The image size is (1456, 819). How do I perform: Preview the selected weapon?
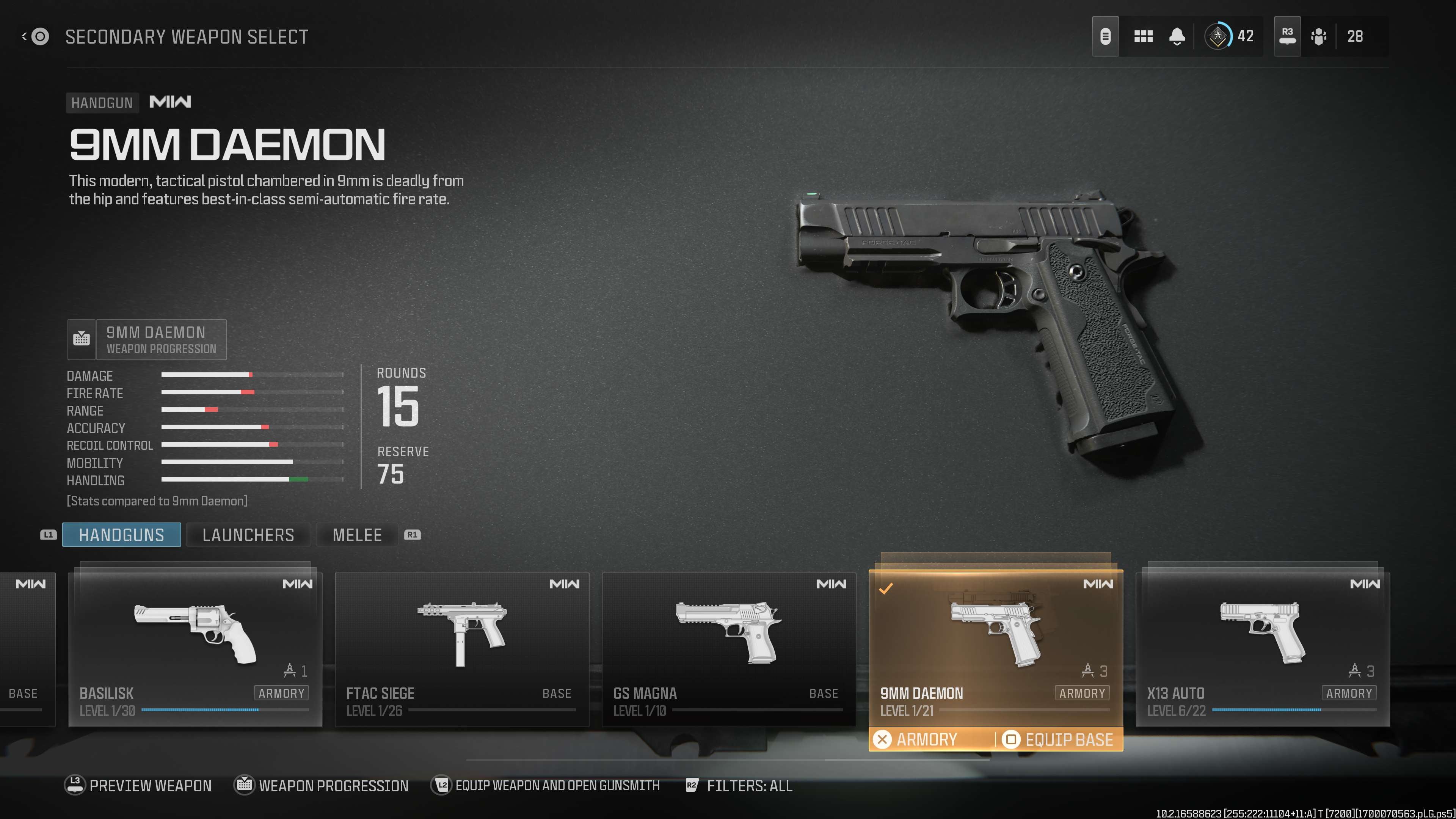point(138,786)
